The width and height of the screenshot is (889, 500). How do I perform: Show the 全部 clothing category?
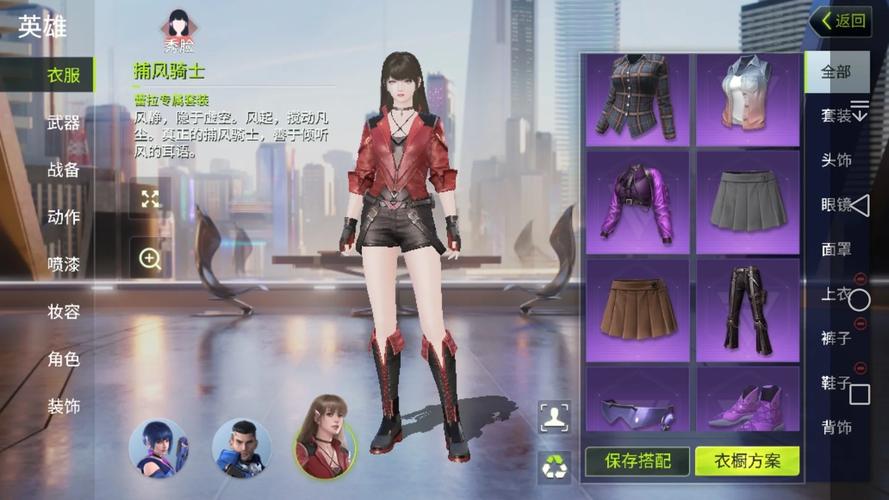[835, 72]
